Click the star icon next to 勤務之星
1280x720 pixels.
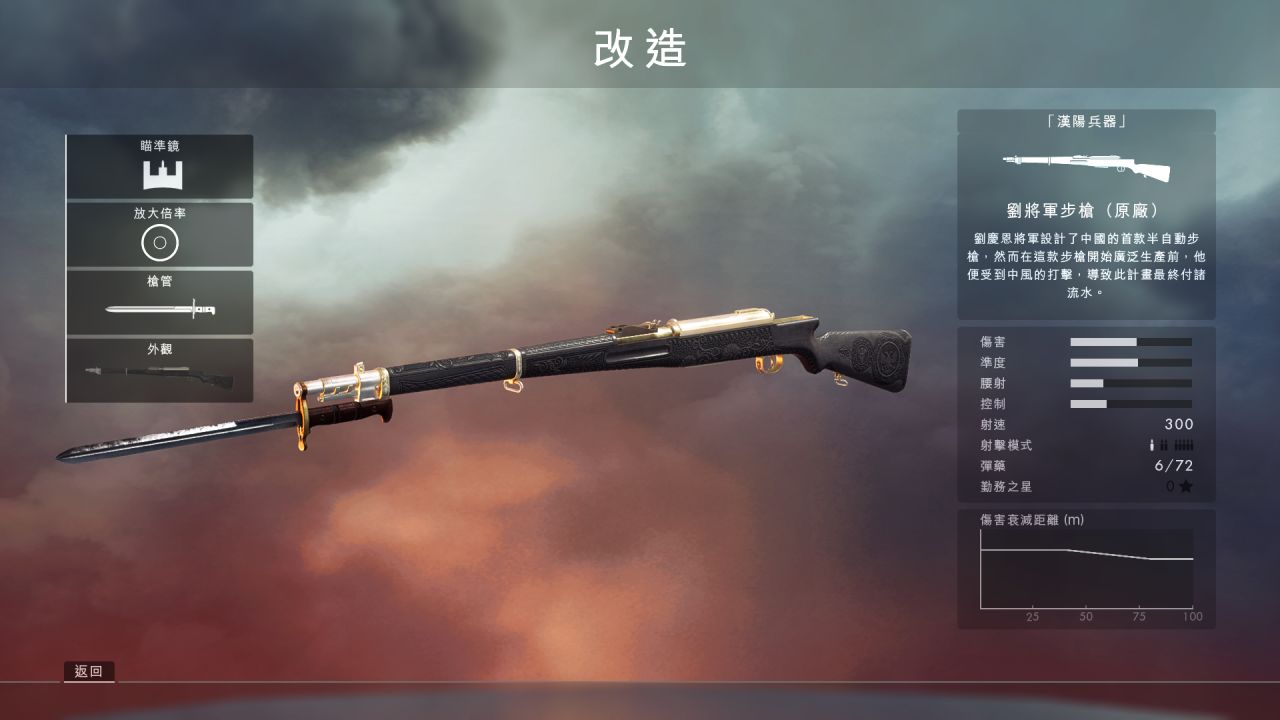coord(1188,486)
